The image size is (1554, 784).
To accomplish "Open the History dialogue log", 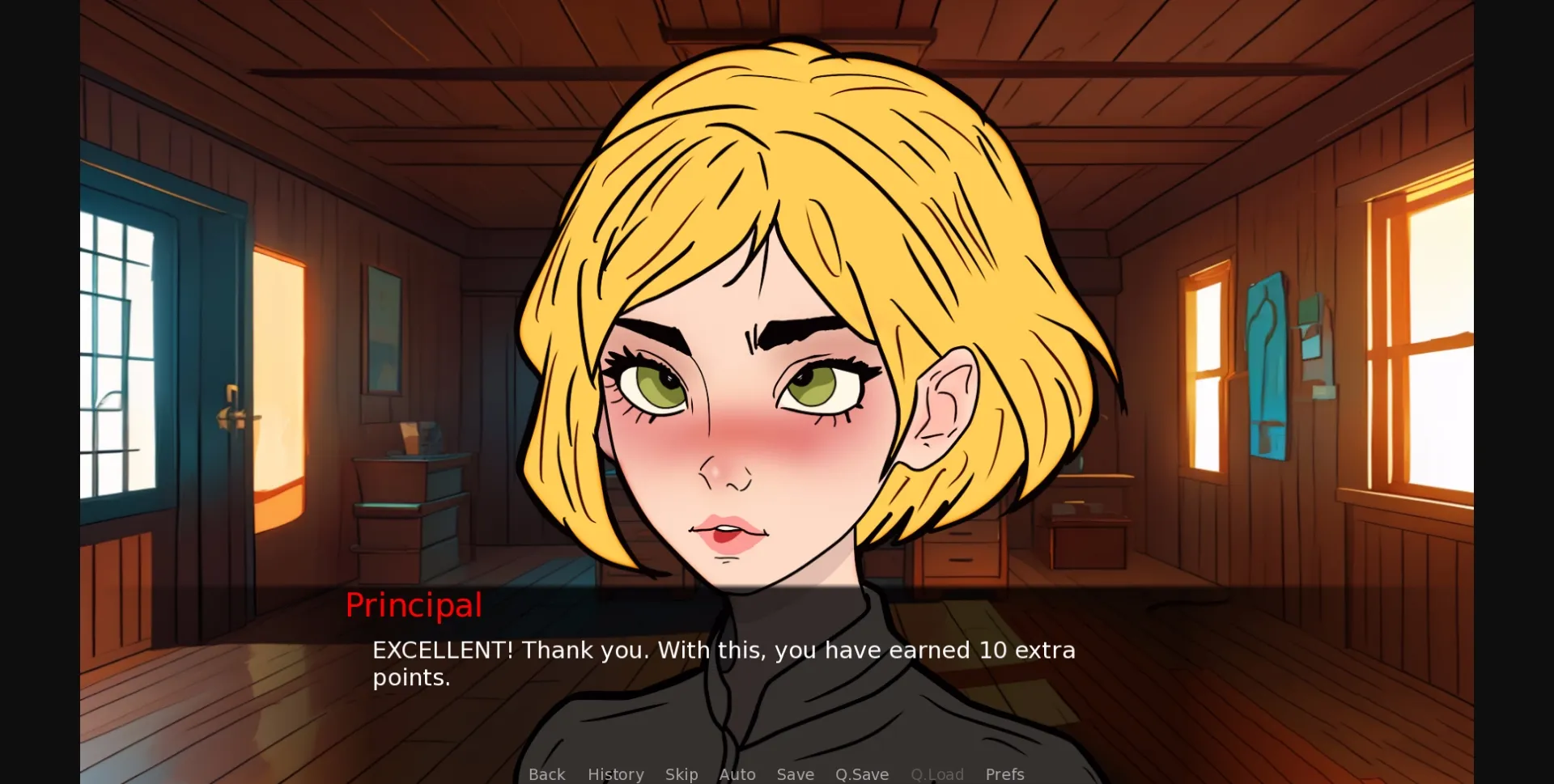I will click(615, 774).
